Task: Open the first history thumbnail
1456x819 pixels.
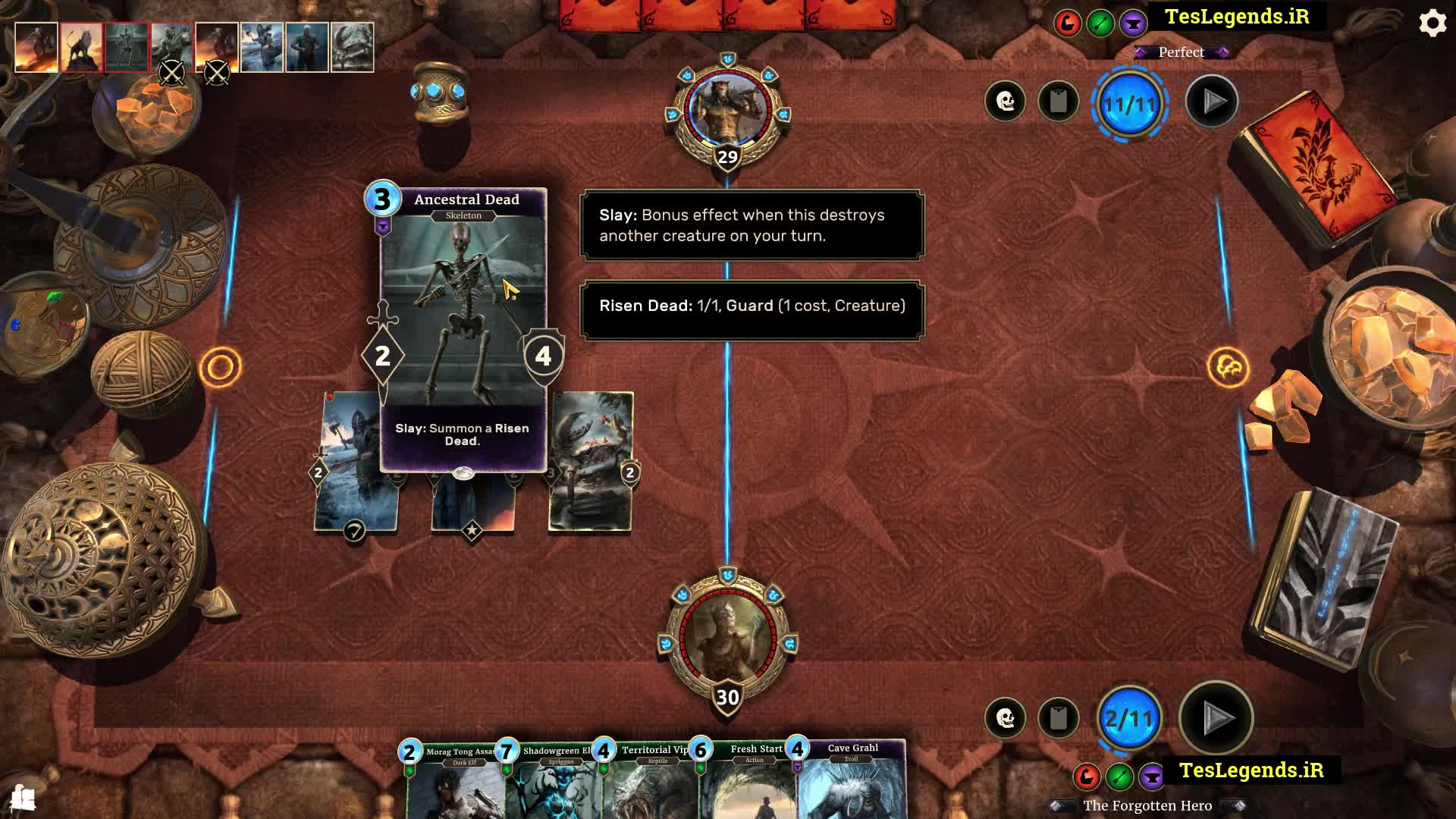Action: [x=36, y=47]
